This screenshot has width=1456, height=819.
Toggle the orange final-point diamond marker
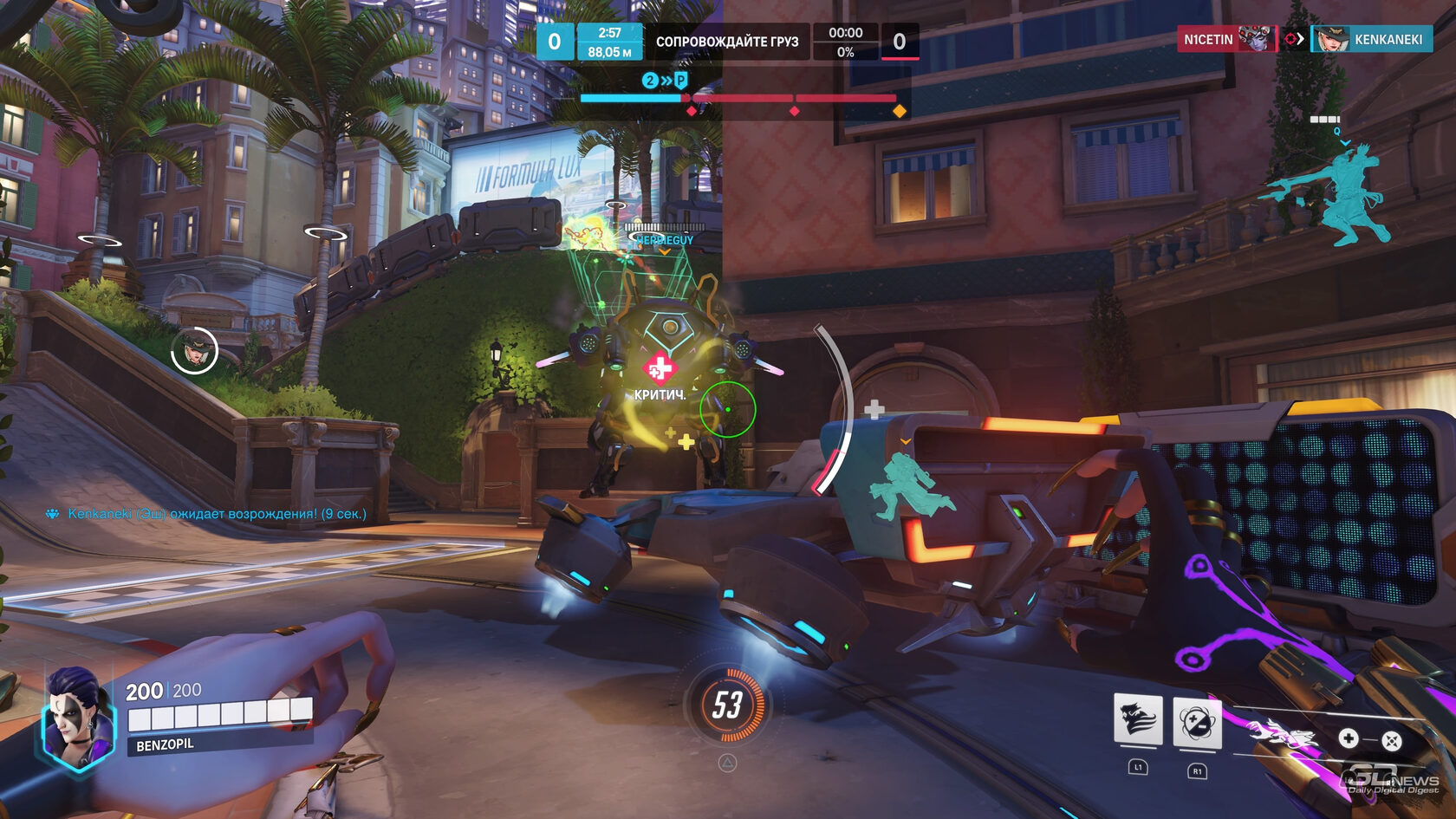(899, 109)
